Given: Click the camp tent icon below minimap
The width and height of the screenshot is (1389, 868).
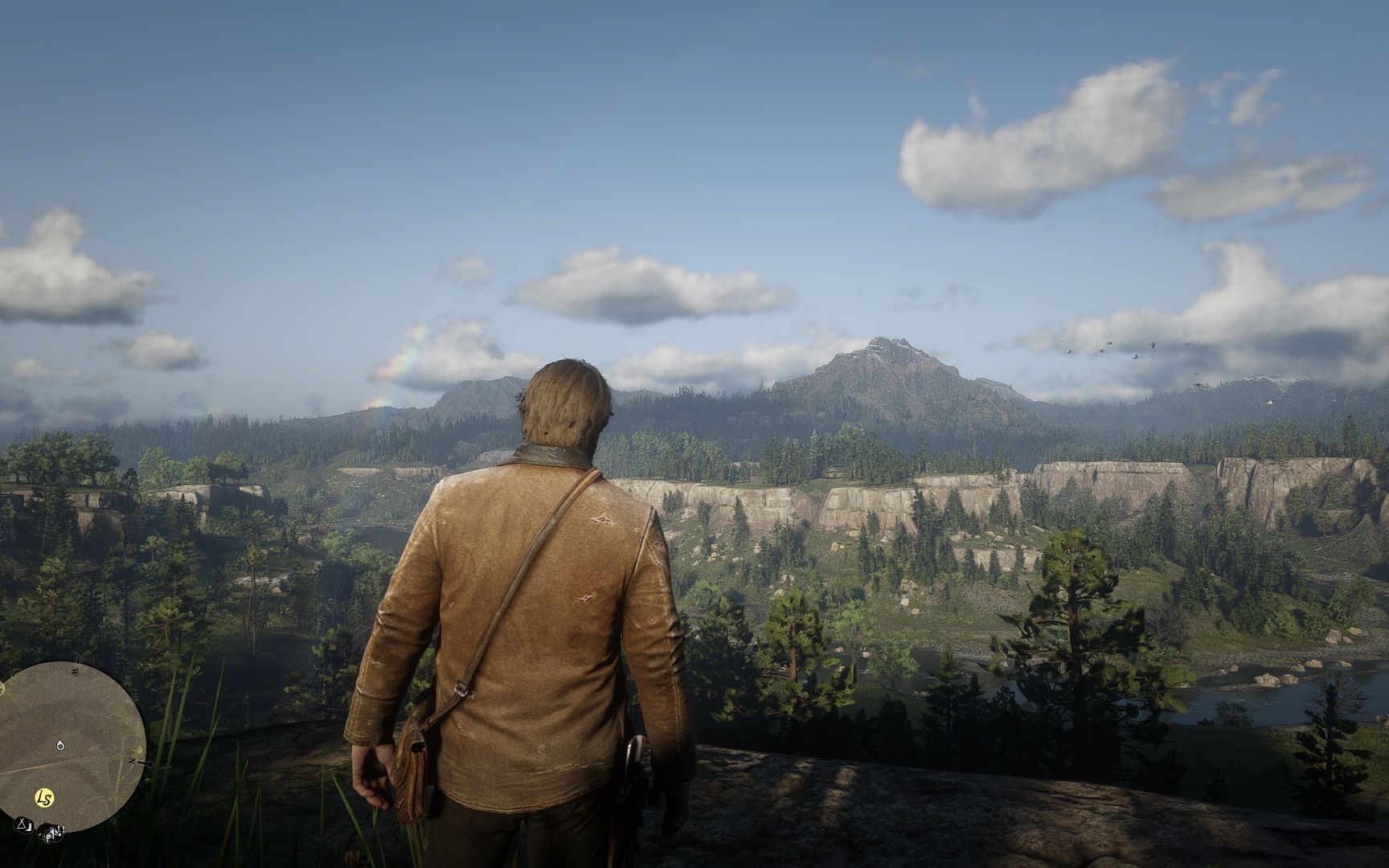Looking at the screenshot, I should coord(22,824).
